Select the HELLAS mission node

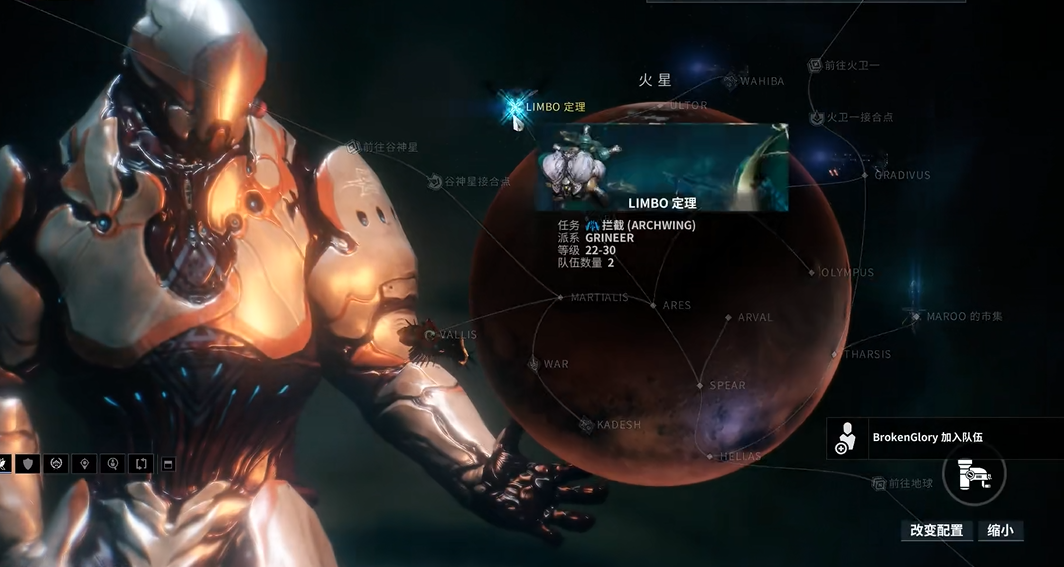point(711,456)
